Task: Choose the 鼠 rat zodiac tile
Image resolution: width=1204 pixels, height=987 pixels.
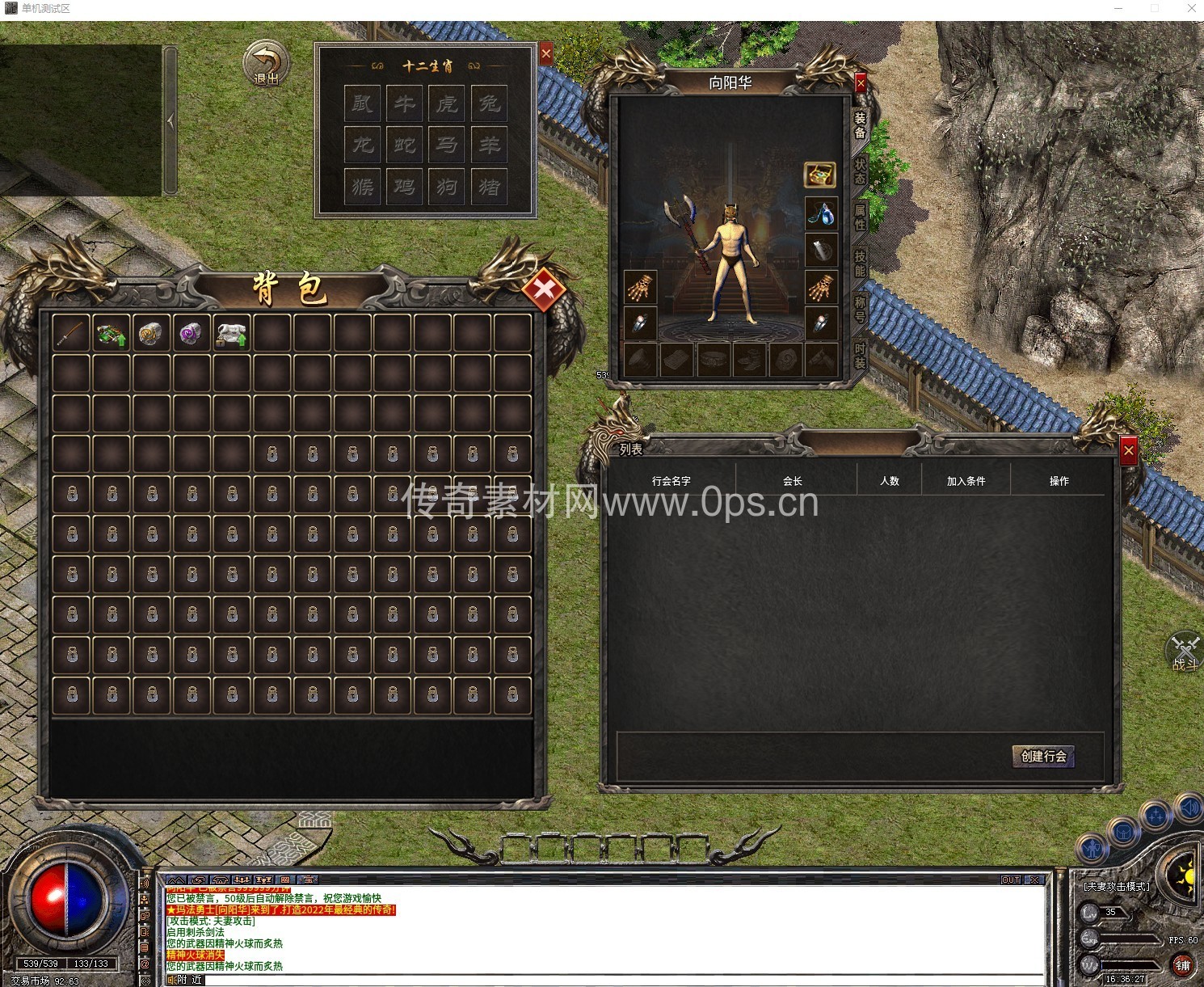Action: click(362, 103)
